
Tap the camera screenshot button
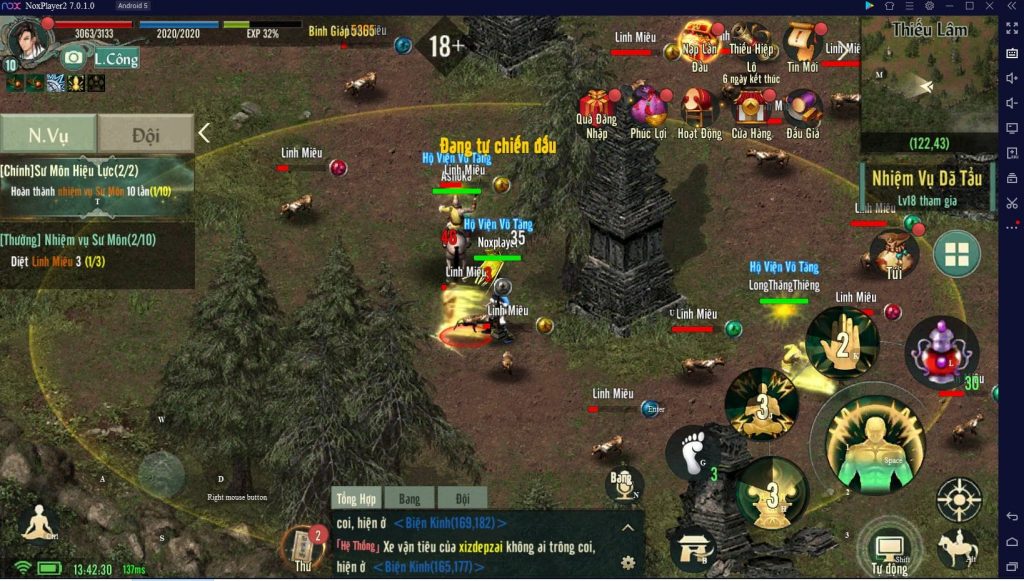coord(73,58)
